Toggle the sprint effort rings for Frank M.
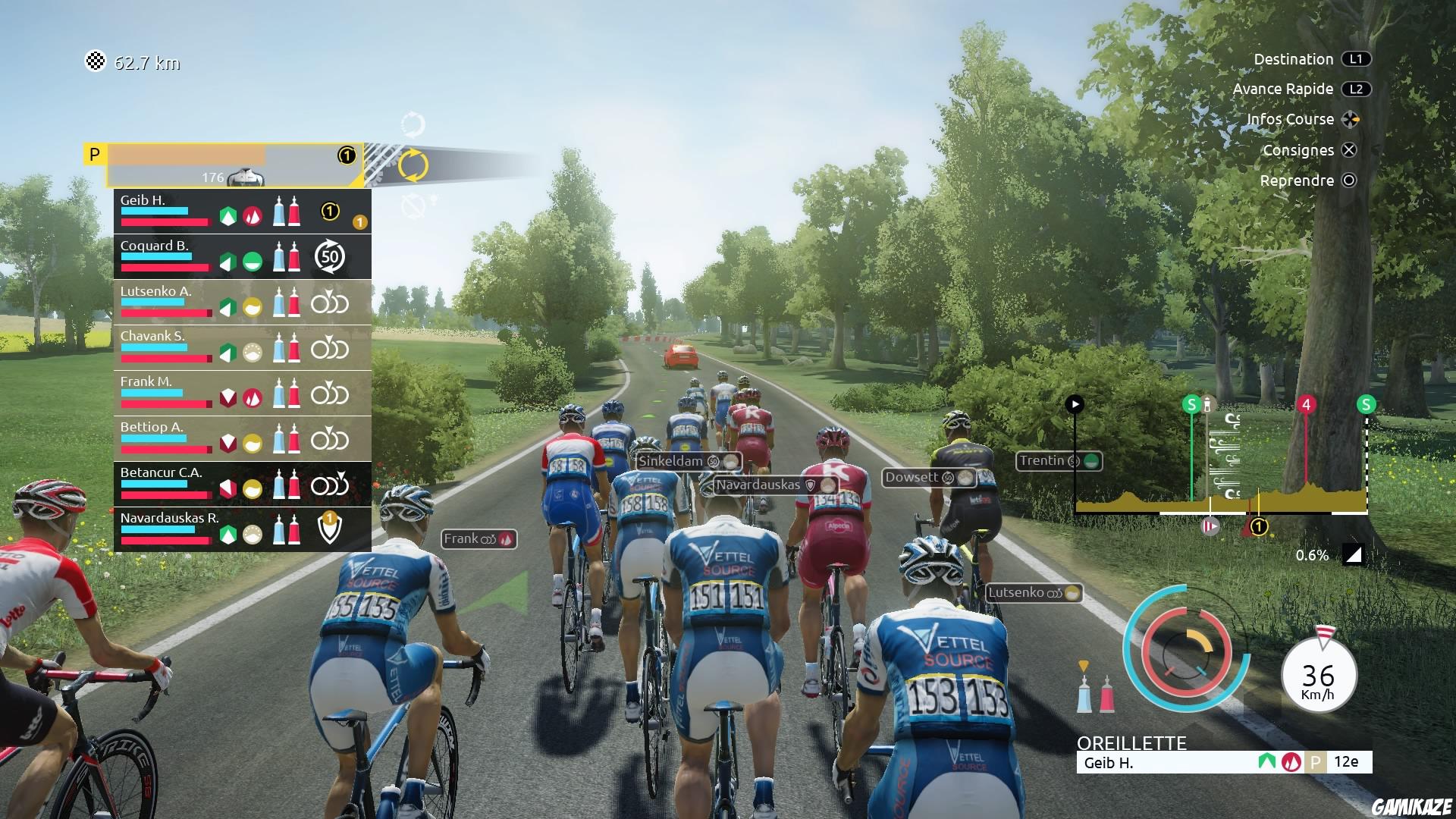The height and width of the screenshot is (819, 1456). click(328, 394)
